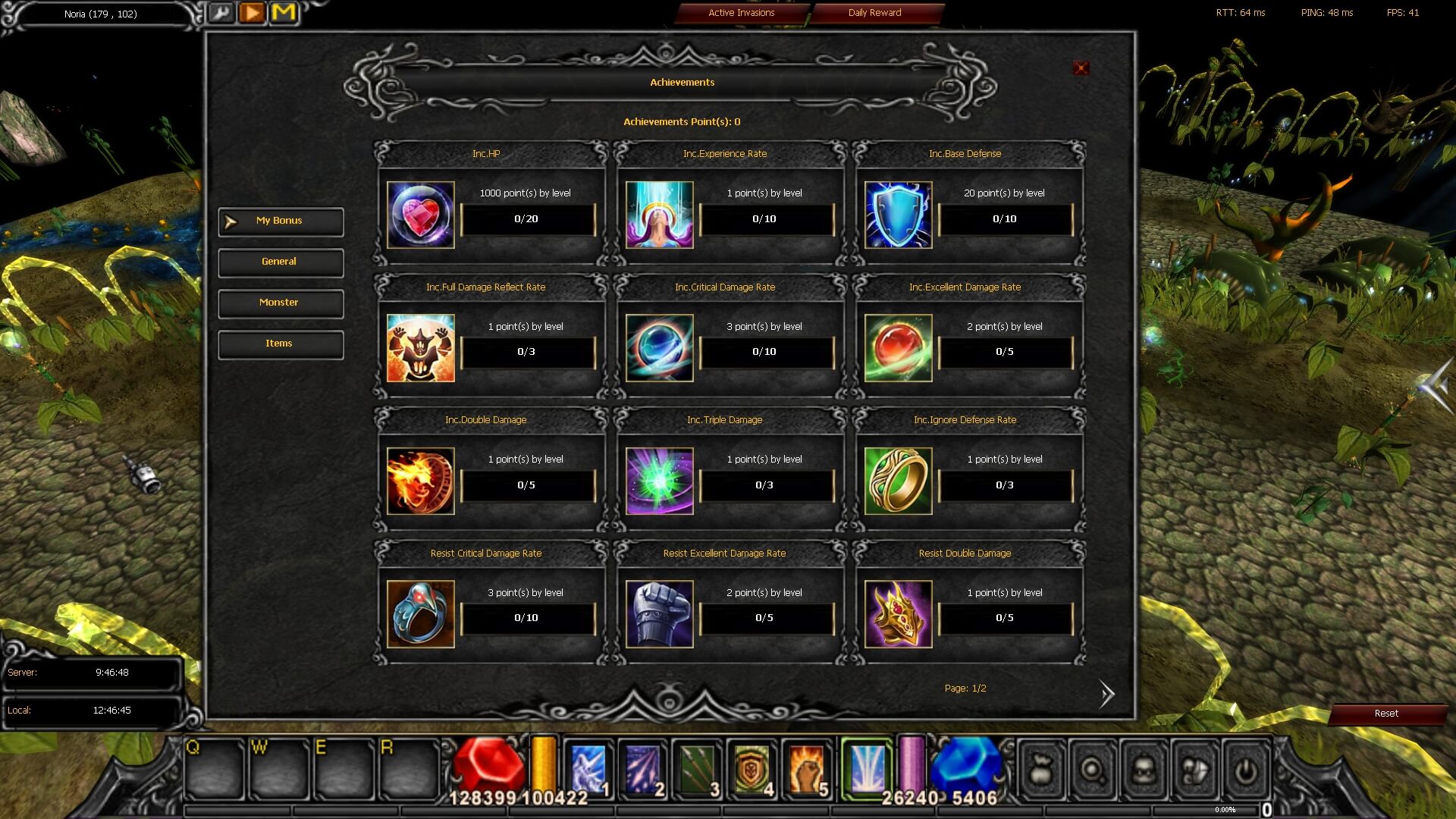Click the power menu icon at bottom right
Screen dimensions: 1456x819
1245,770
